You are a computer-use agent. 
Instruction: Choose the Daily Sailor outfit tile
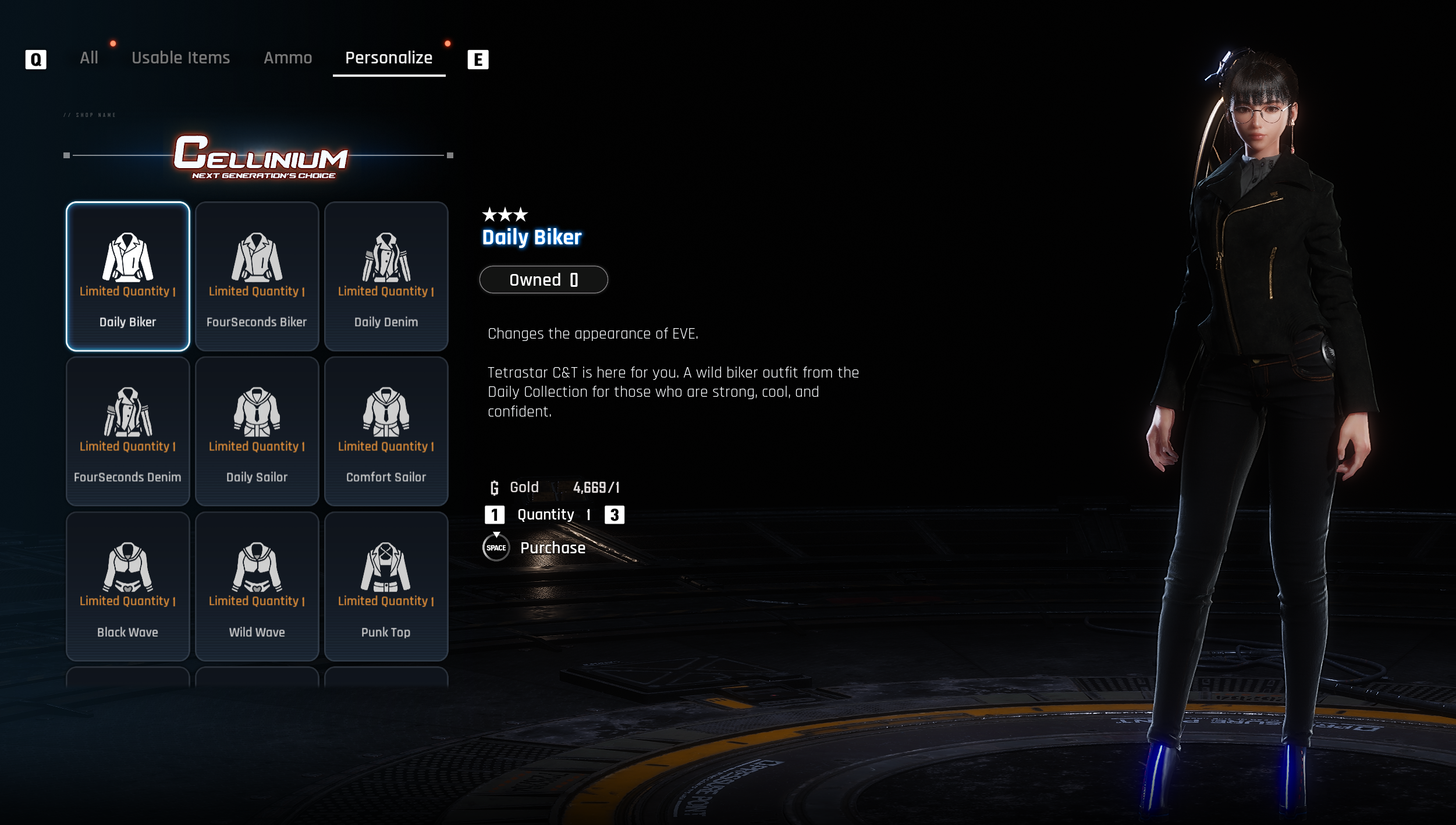[x=257, y=431]
